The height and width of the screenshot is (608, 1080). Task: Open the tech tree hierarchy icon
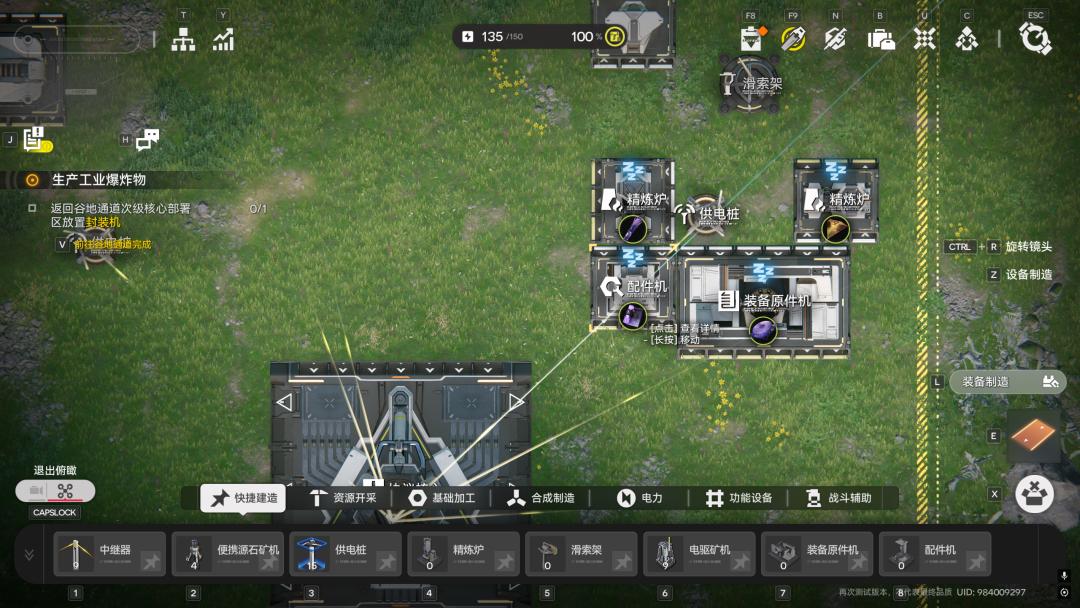click(183, 39)
